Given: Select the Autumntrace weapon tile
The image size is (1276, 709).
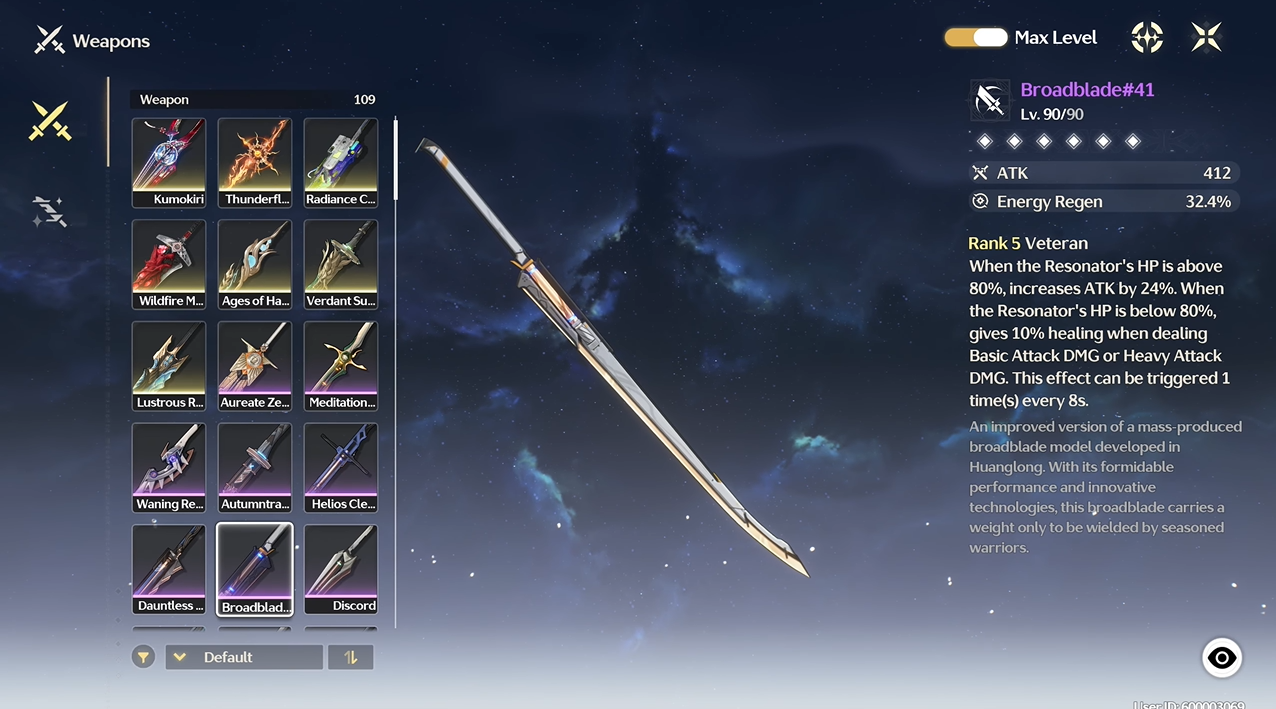Looking at the screenshot, I should coord(255,468).
